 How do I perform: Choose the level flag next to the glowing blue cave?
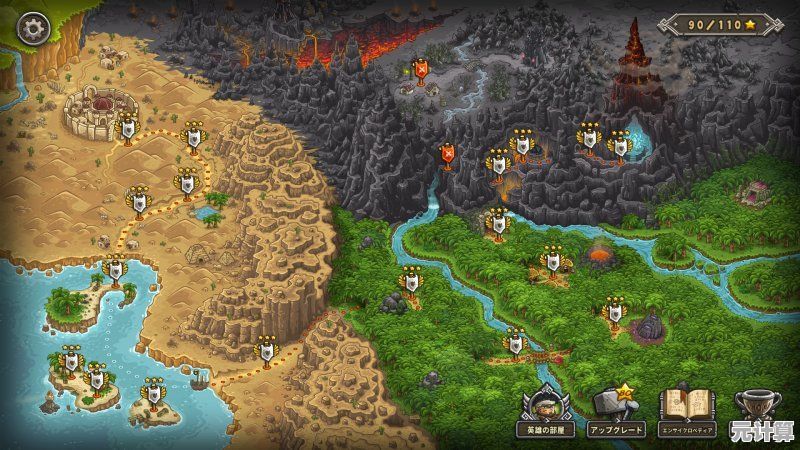click(619, 148)
